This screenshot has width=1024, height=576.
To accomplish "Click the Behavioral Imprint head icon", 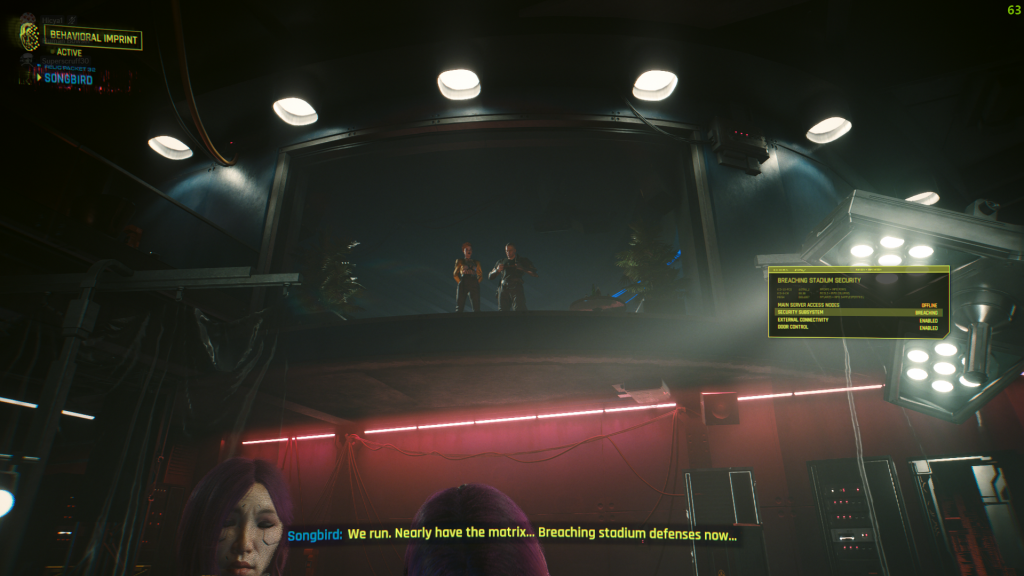I will click(x=30, y=37).
